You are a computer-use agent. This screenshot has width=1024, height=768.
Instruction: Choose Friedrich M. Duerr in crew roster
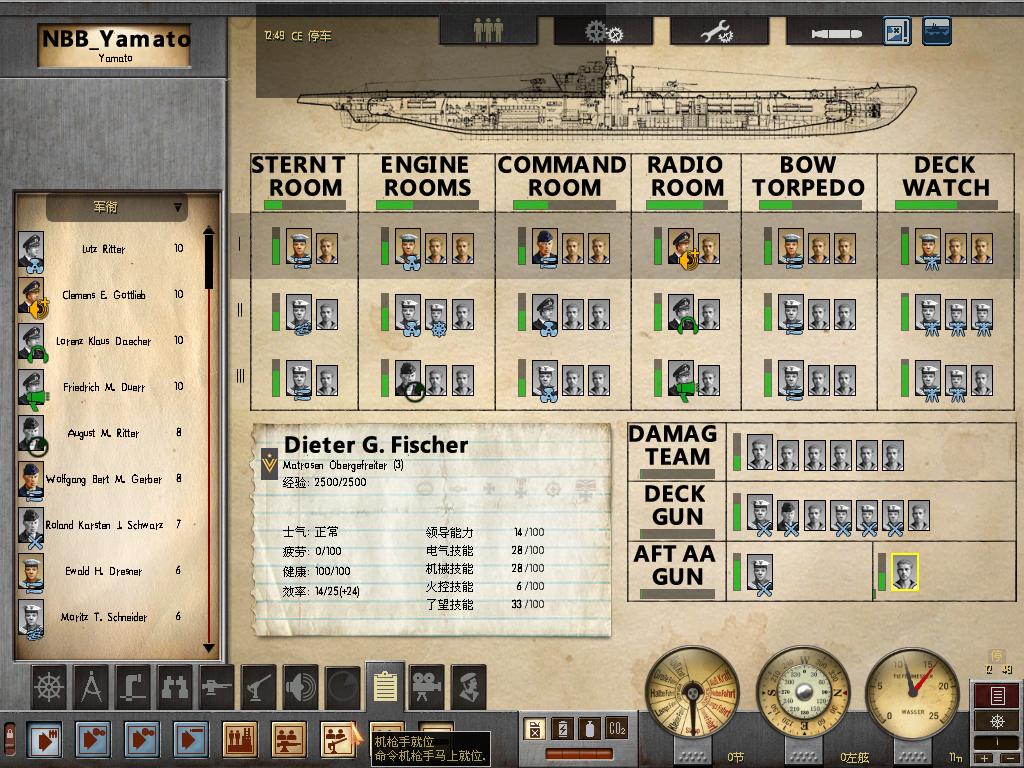click(x=104, y=387)
